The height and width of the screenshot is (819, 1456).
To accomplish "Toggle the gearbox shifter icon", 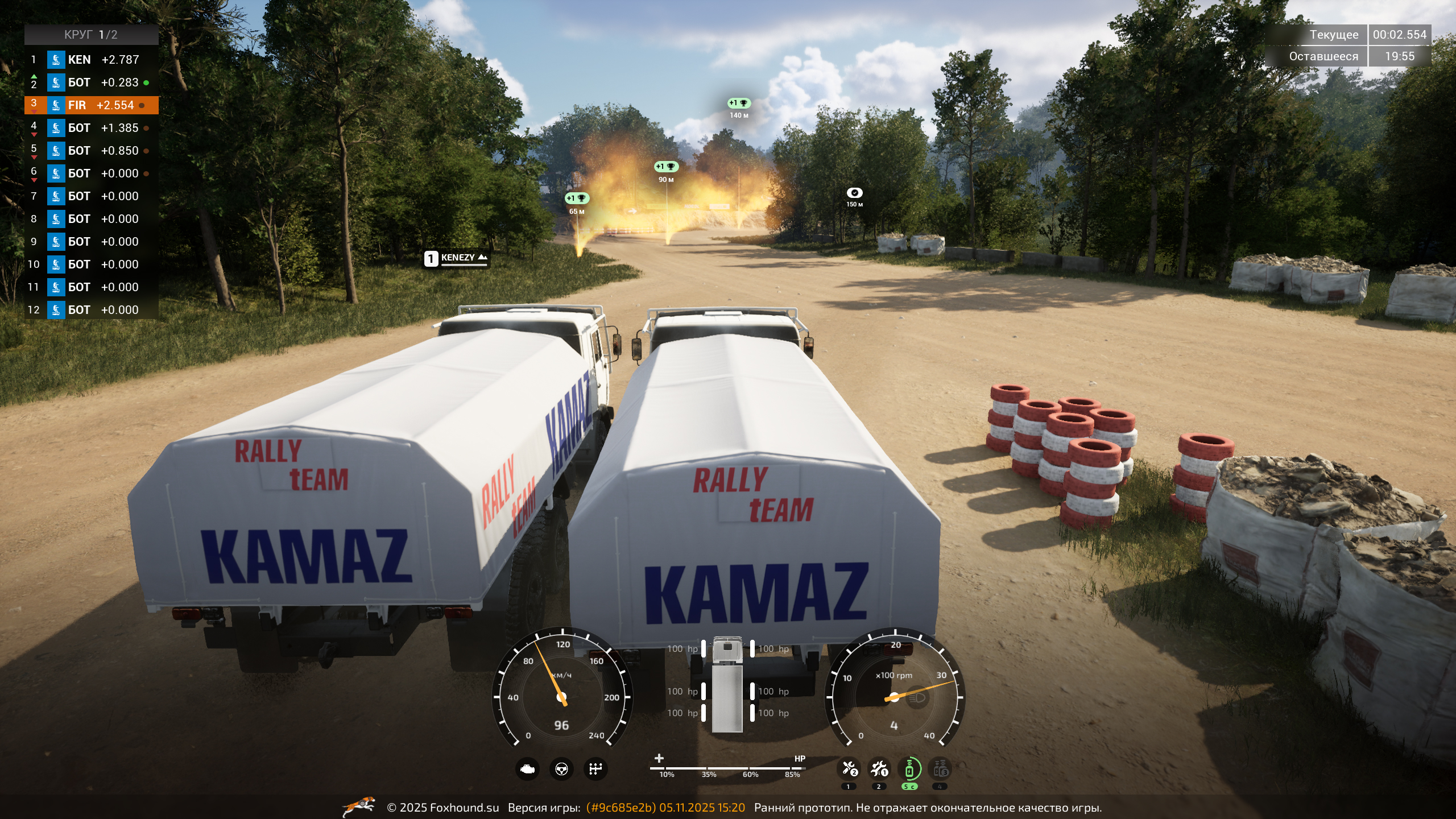I will [595, 769].
